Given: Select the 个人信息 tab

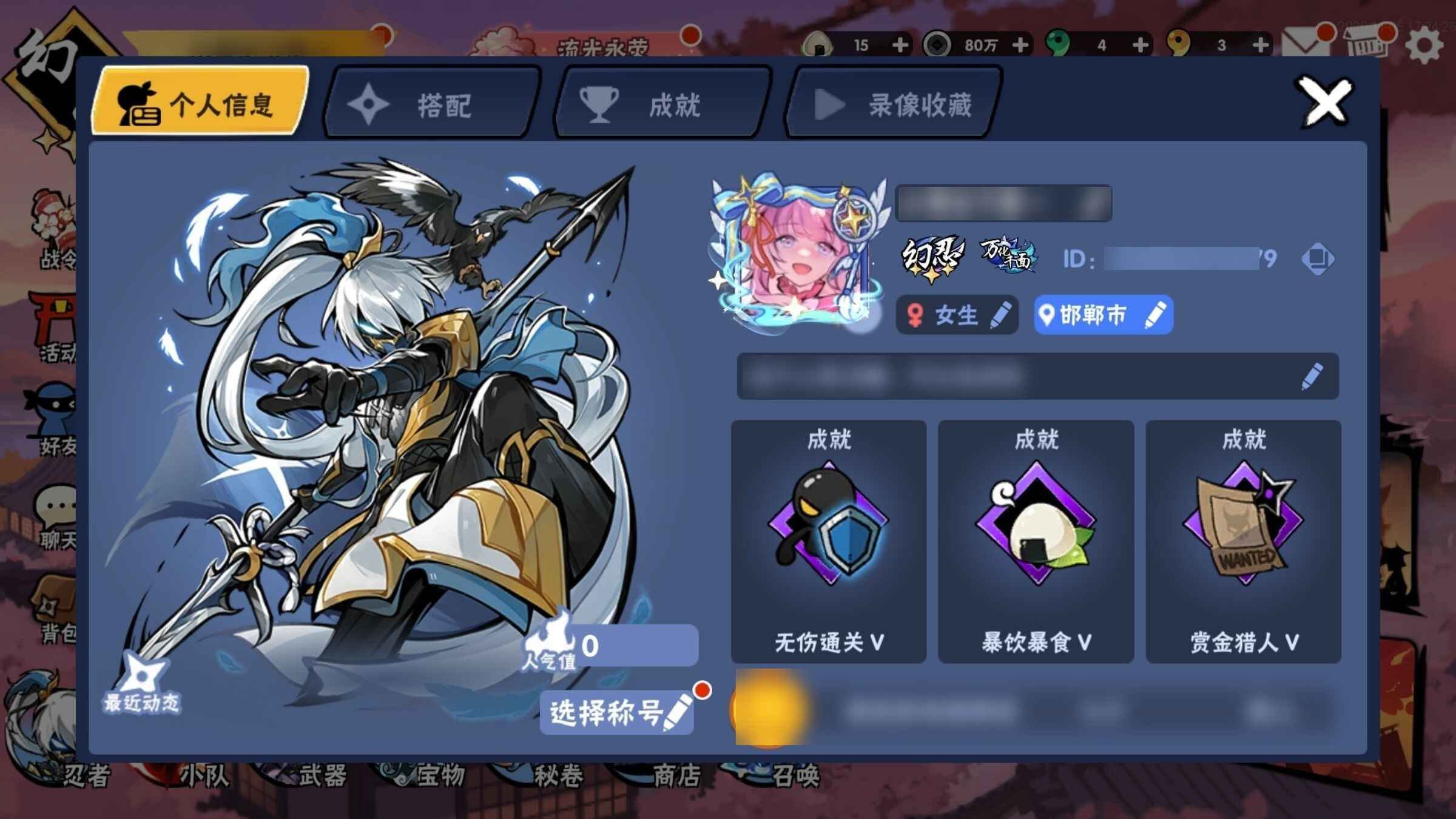Looking at the screenshot, I should click(x=200, y=103).
